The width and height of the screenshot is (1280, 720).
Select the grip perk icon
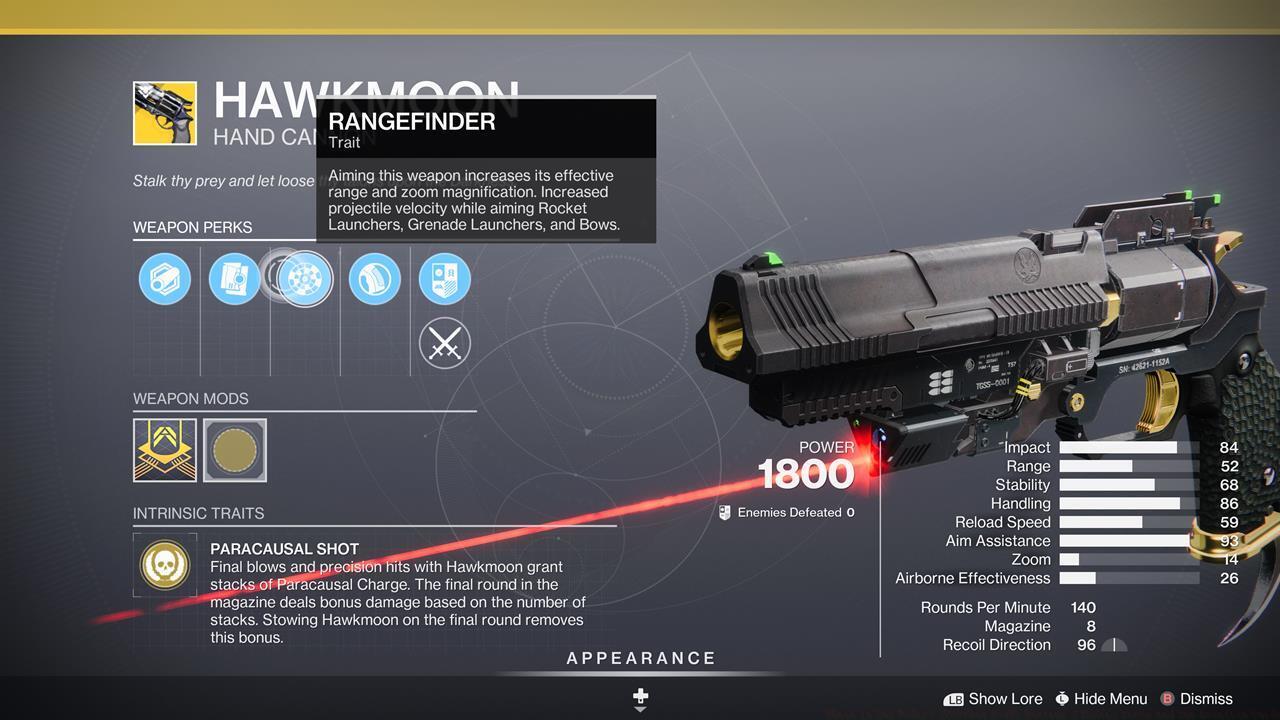click(x=374, y=278)
